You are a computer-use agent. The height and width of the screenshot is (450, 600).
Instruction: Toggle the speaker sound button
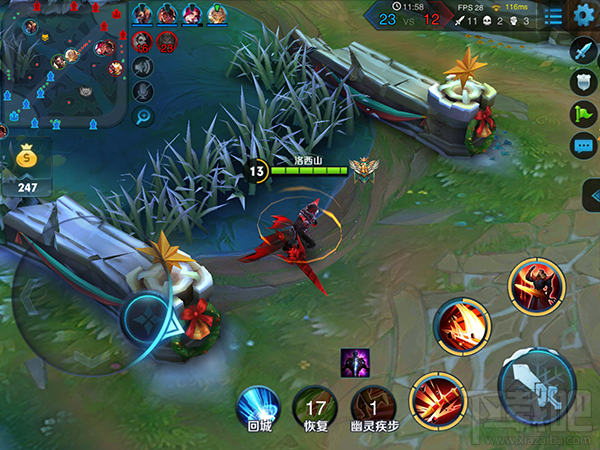143,67
